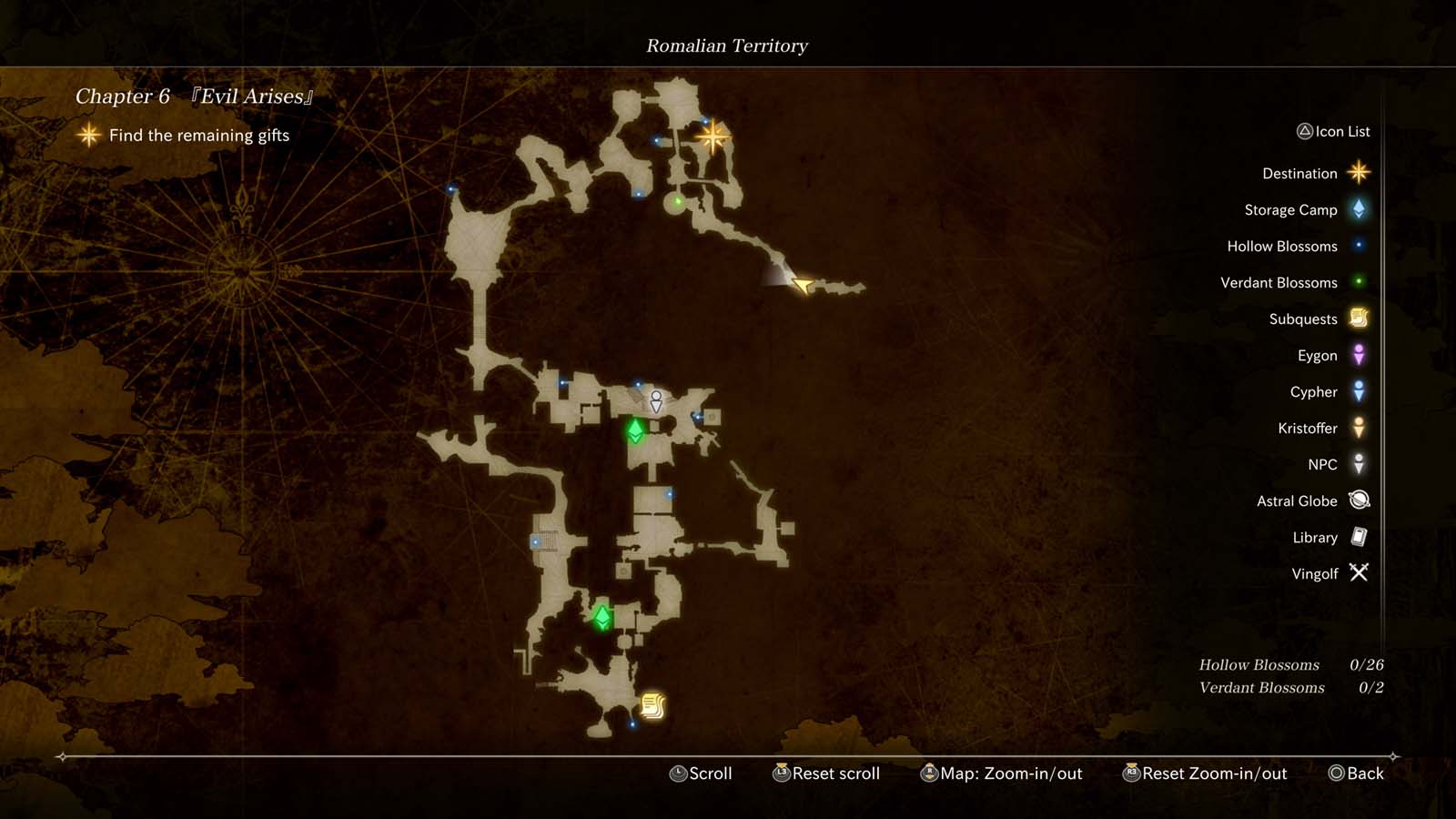Select the Cypher icon in the legend

click(1357, 391)
